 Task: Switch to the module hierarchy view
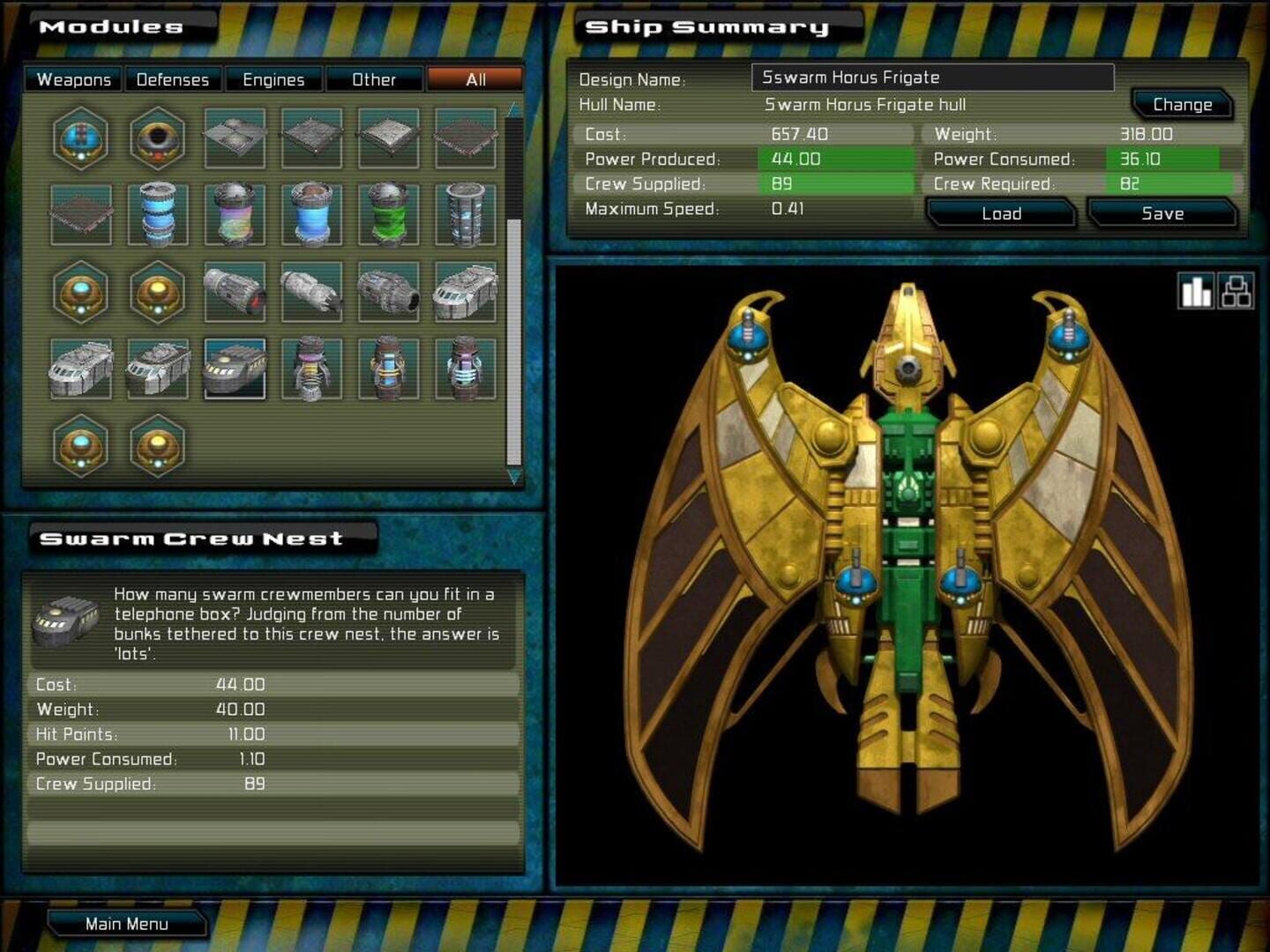(x=1237, y=291)
